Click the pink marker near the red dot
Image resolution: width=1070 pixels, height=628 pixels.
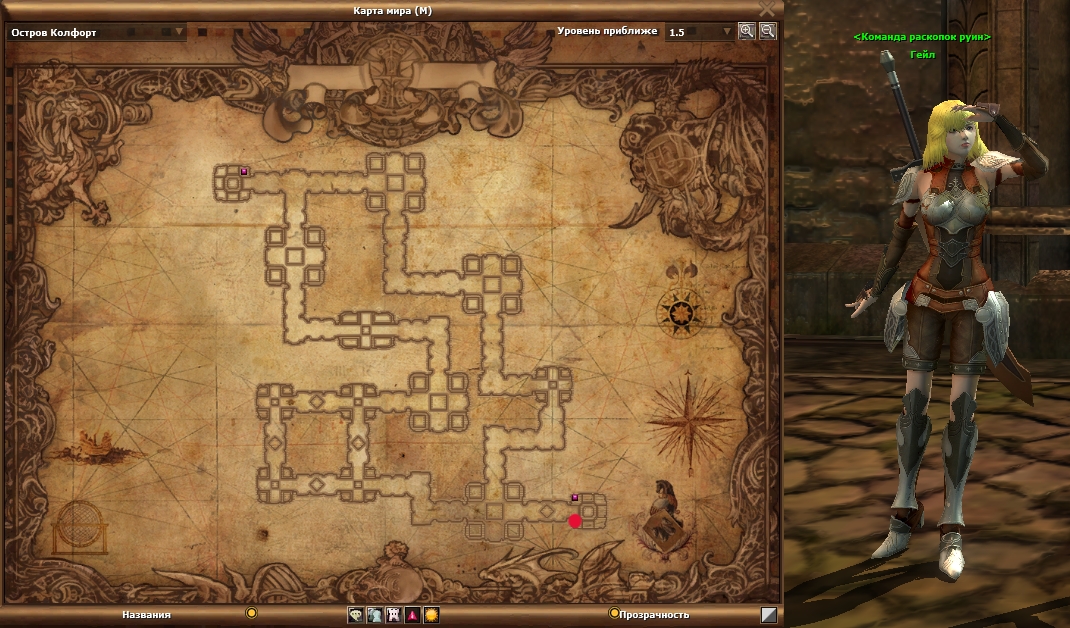point(575,497)
